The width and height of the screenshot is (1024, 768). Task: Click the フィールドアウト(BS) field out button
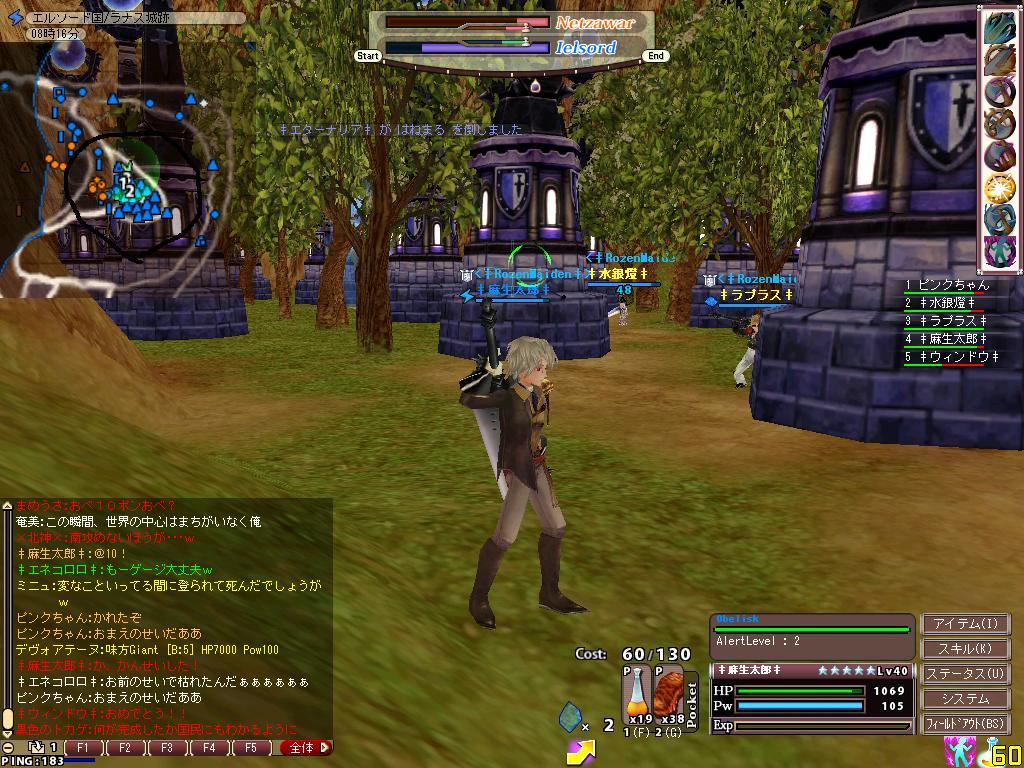tap(965, 724)
